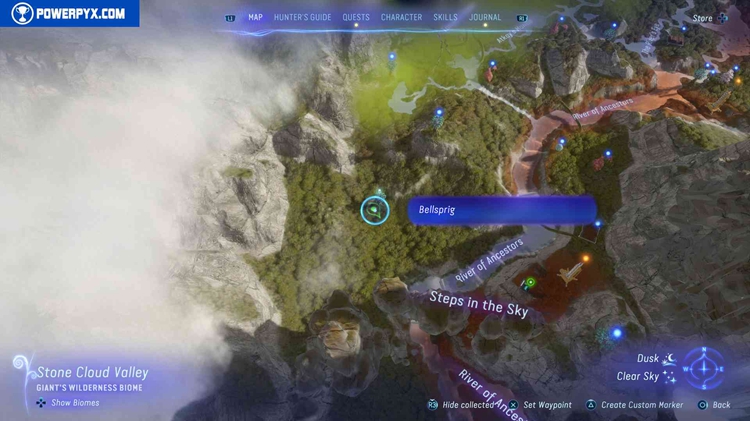This screenshot has width=750, height=421.
Task: Open the Character tab
Action: pyautogui.click(x=401, y=17)
